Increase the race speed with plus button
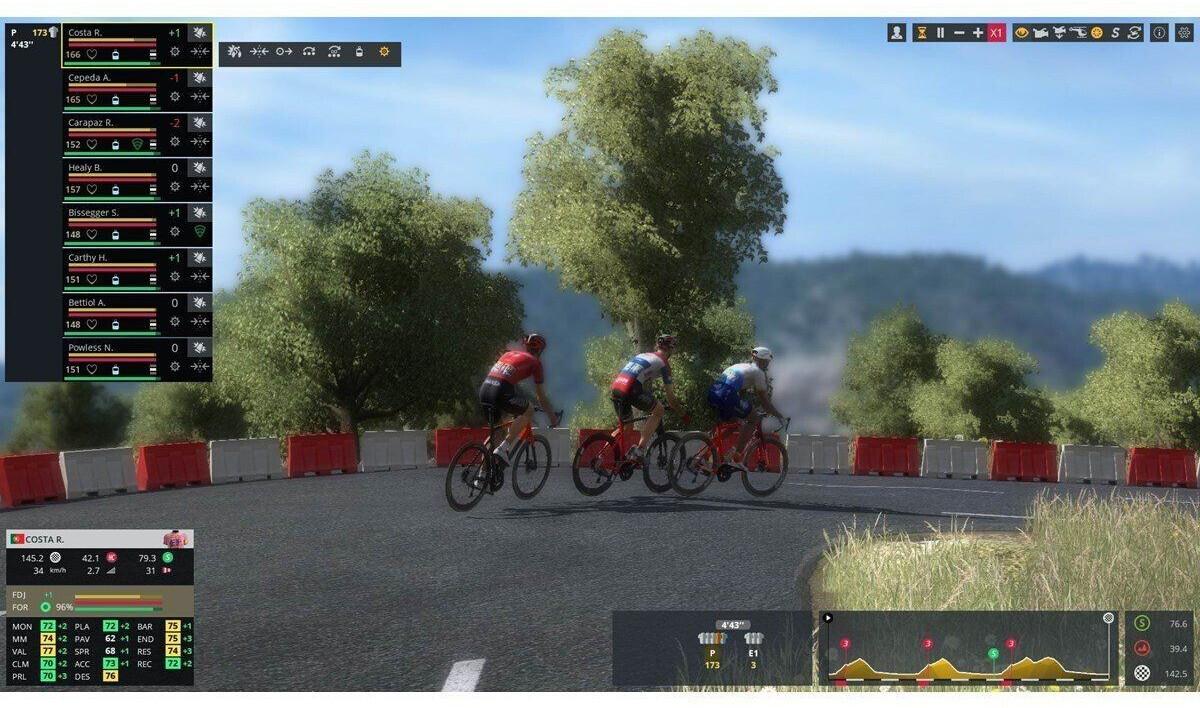 (978, 33)
